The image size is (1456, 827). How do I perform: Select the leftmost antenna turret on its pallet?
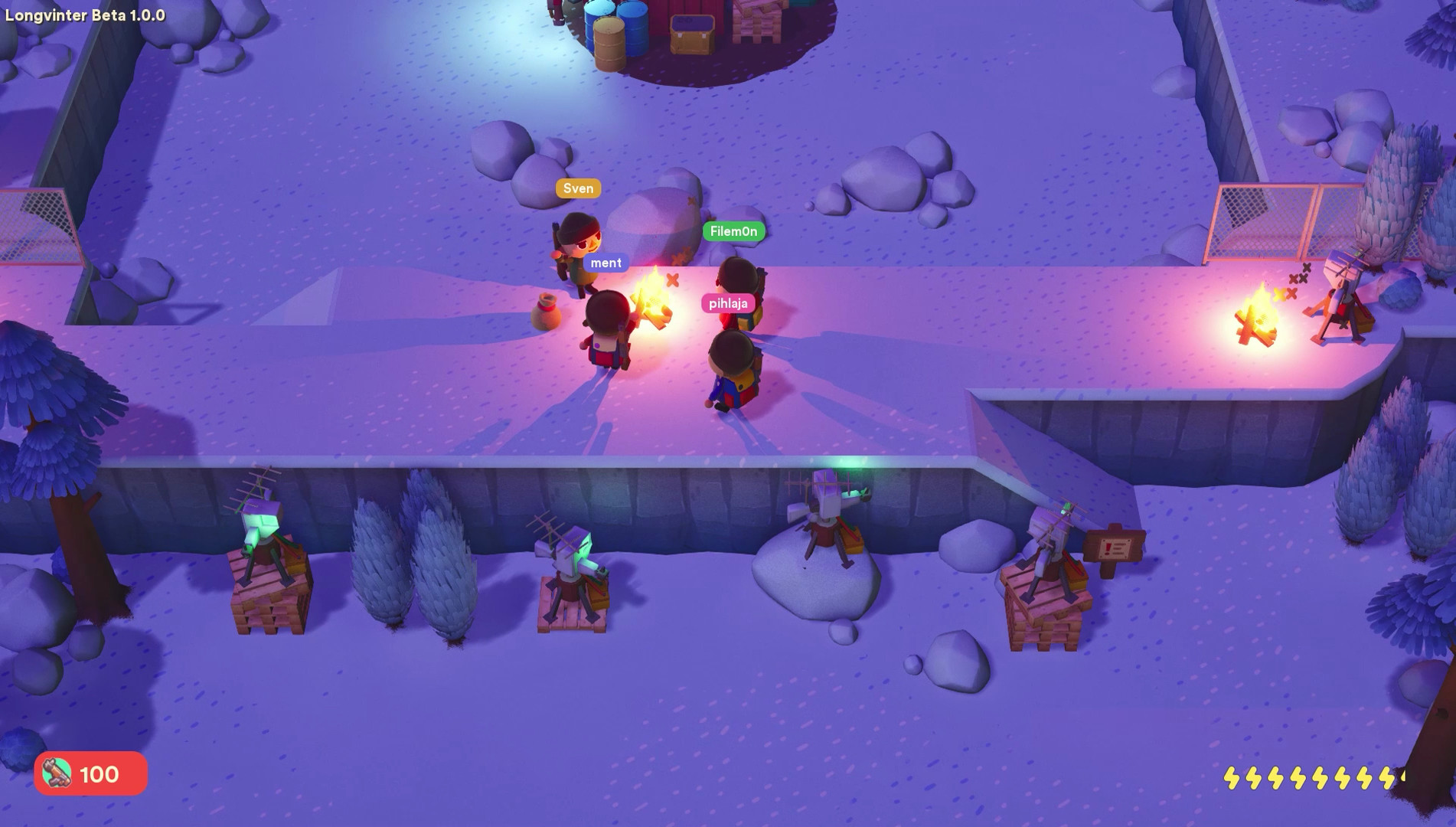point(264,528)
